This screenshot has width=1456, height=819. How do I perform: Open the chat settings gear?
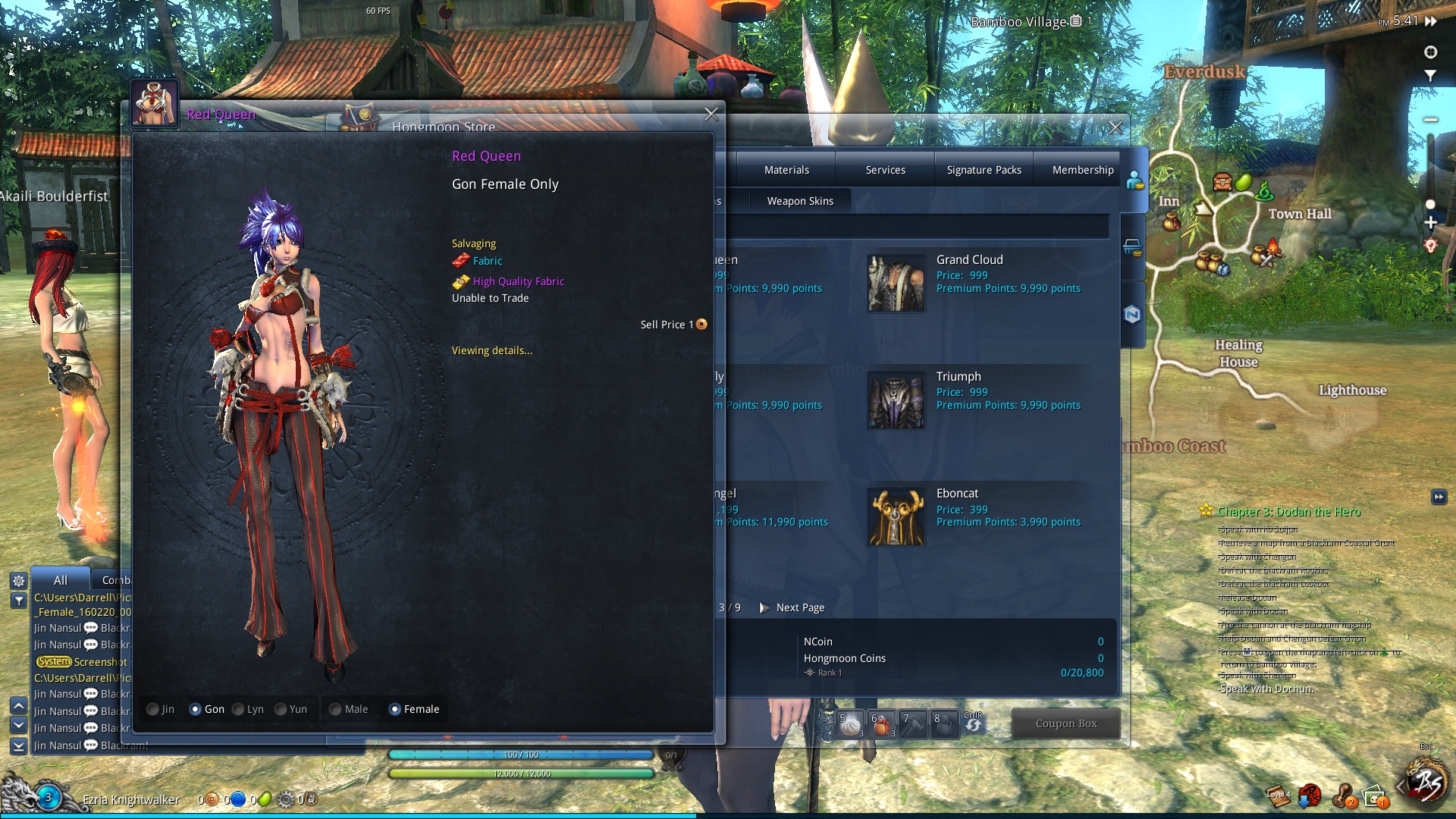pos(19,581)
